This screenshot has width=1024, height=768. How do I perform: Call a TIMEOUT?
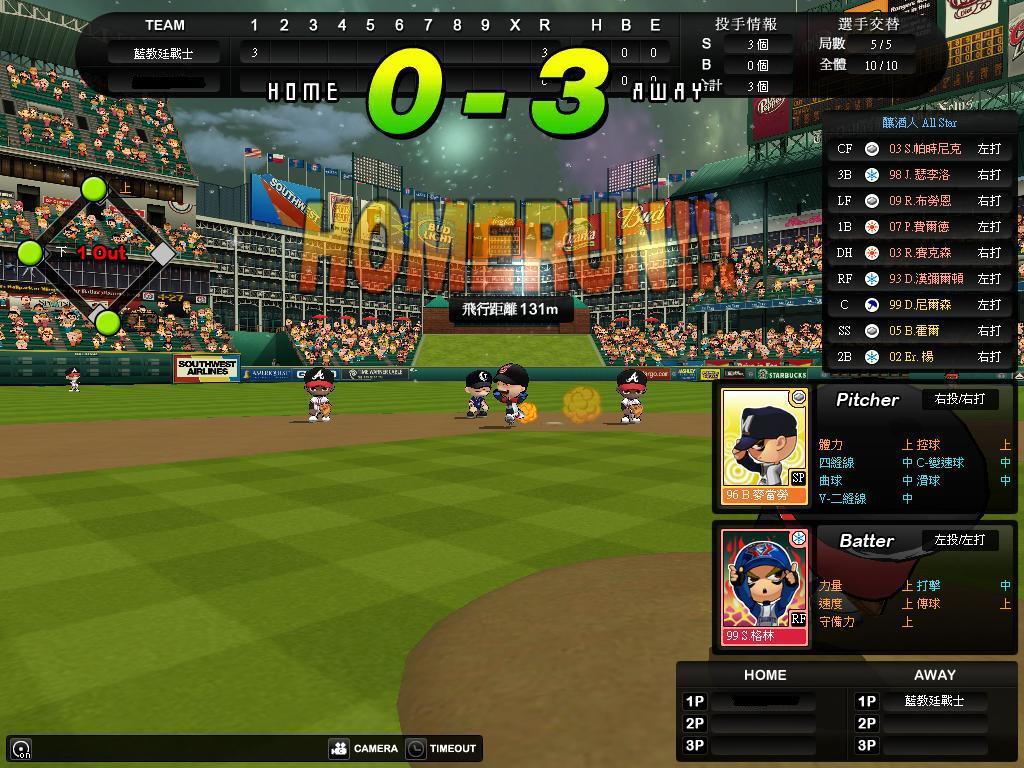[442, 748]
